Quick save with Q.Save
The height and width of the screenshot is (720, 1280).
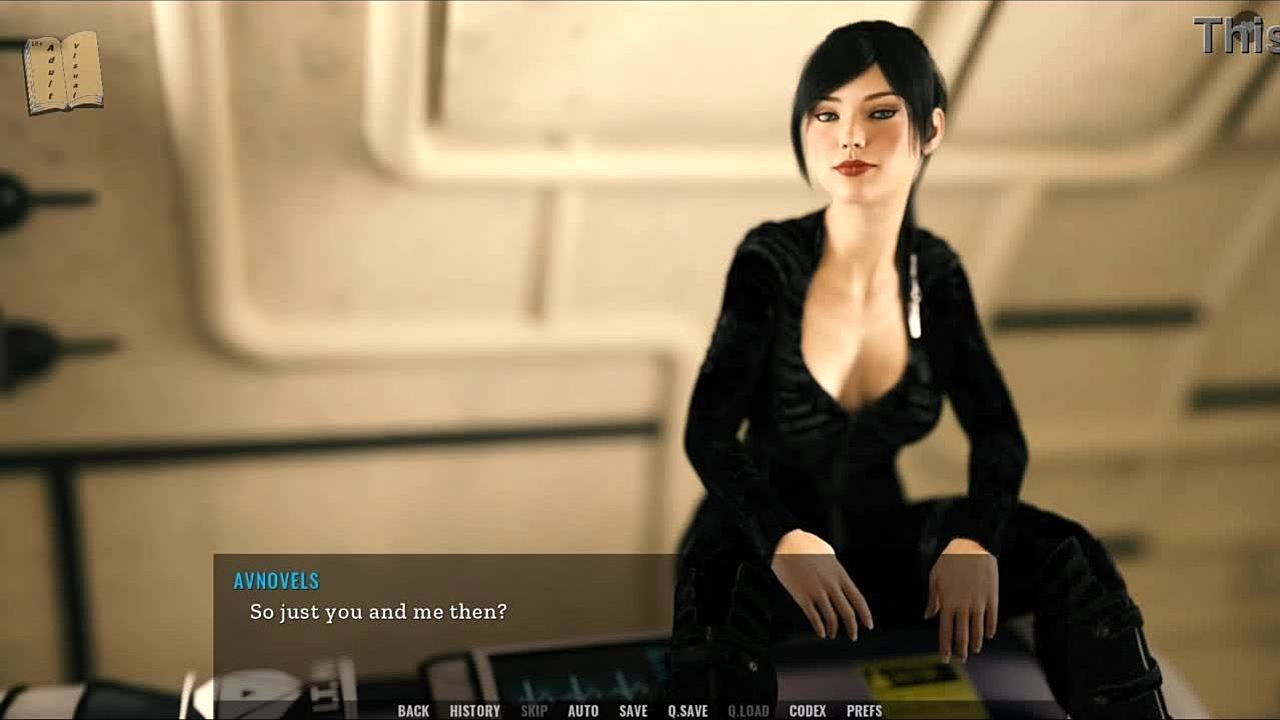point(687,711)
